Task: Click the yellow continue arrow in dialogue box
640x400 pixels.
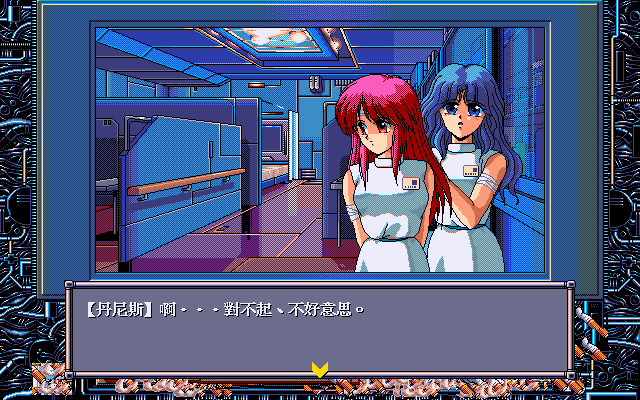Action: (319, 369)
